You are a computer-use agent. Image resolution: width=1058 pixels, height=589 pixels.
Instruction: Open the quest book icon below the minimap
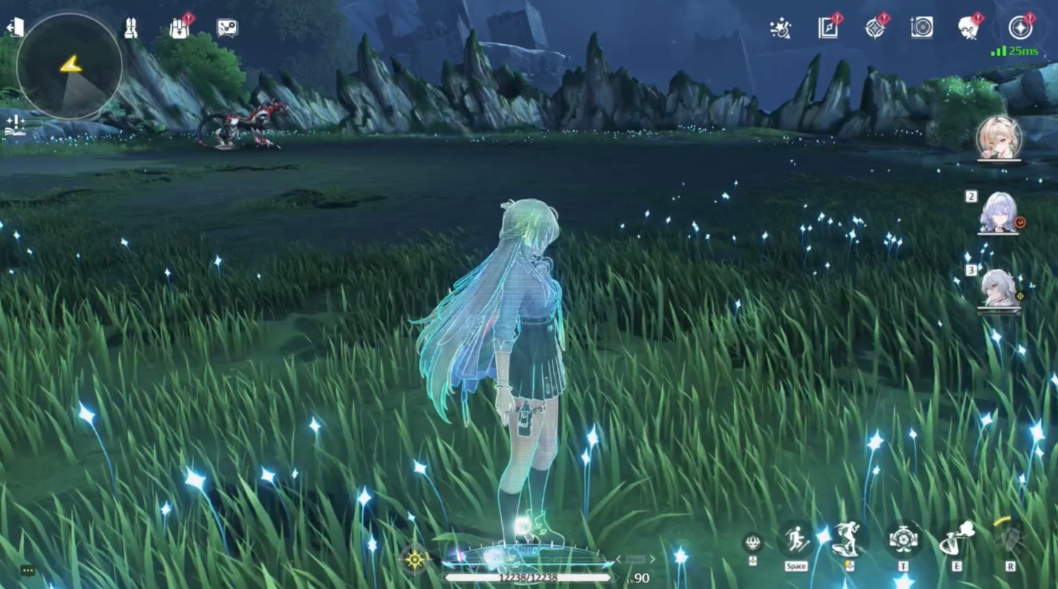pyautogui.click(x=14, y=126)
